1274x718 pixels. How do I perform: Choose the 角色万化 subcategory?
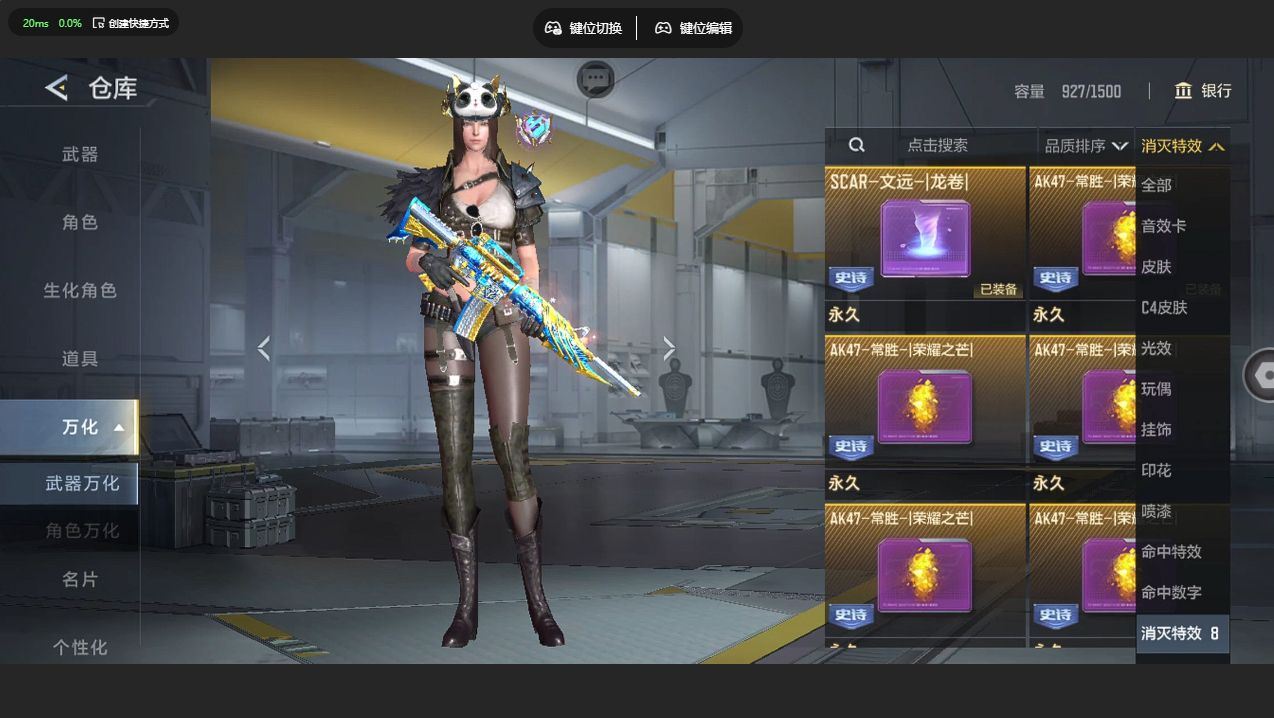82,530
